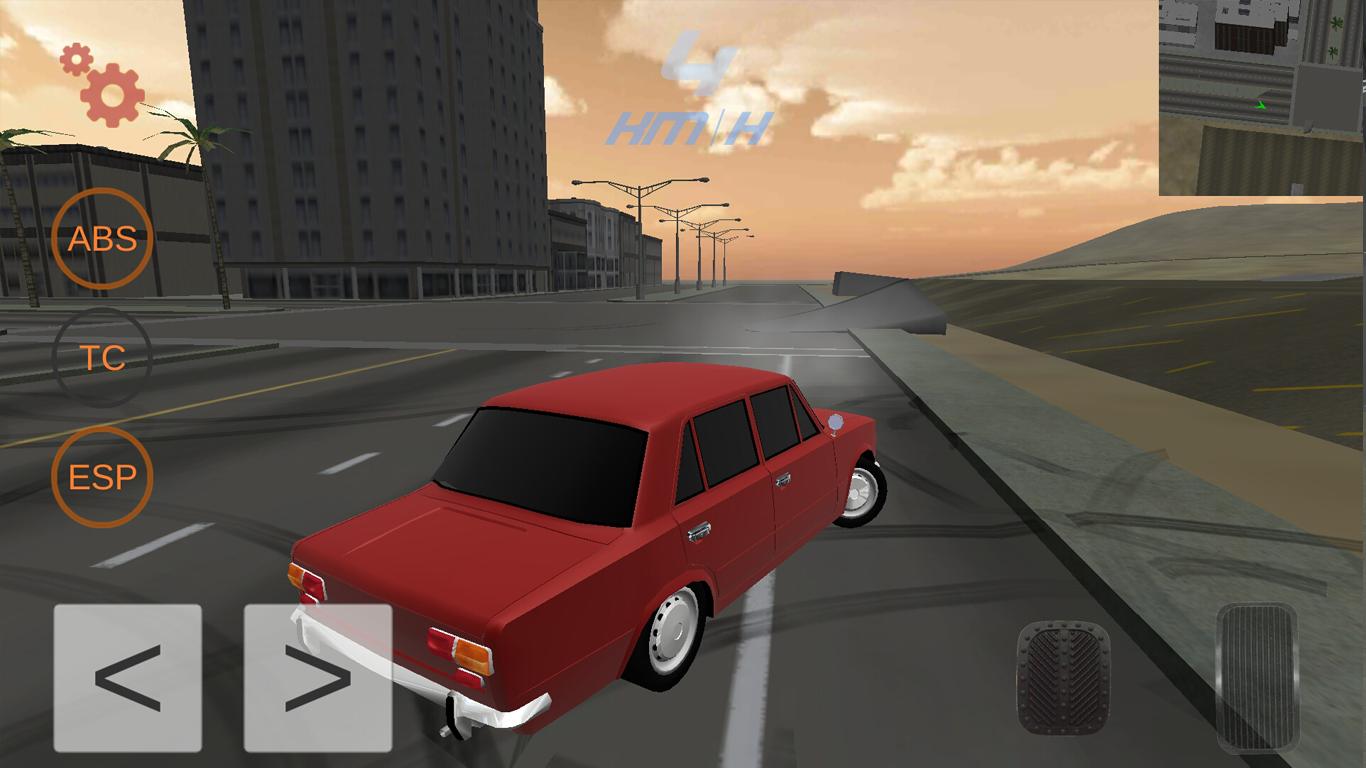Click the city minimap
This screenshot has height=768, width=1366.
(1262, 97)
